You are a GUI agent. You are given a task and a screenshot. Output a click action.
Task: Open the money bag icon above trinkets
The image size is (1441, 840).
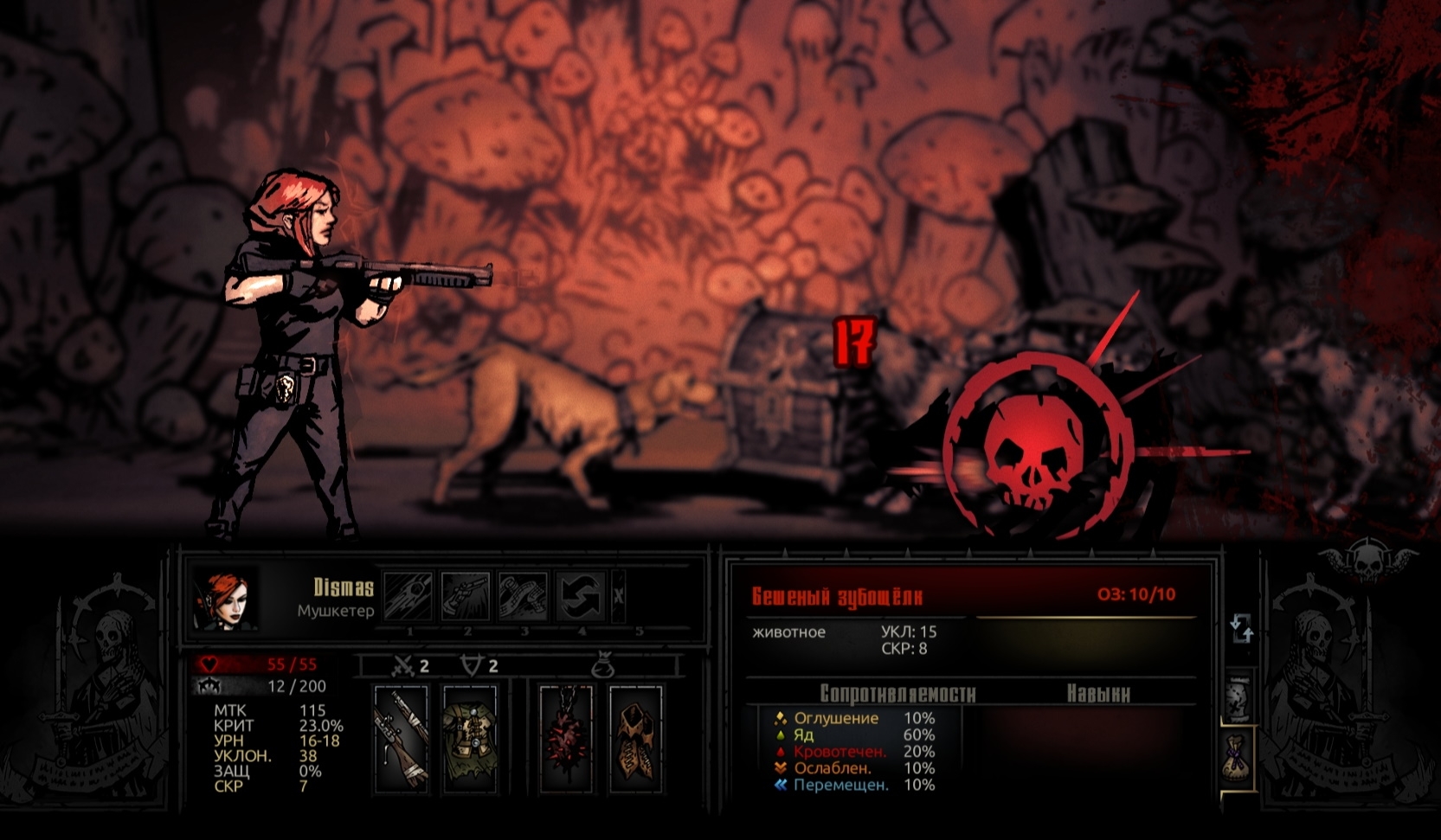(x=603, y=666)
